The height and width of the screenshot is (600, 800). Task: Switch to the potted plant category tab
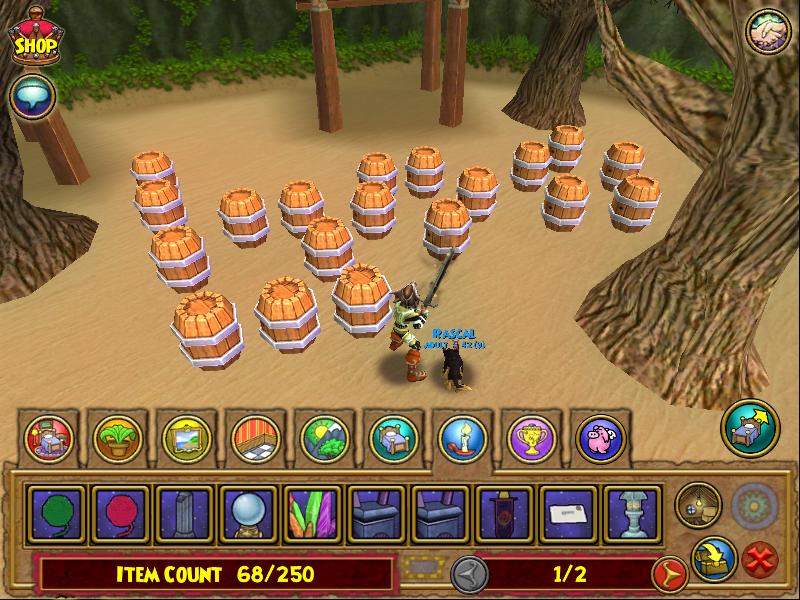[x=116, y=437]
